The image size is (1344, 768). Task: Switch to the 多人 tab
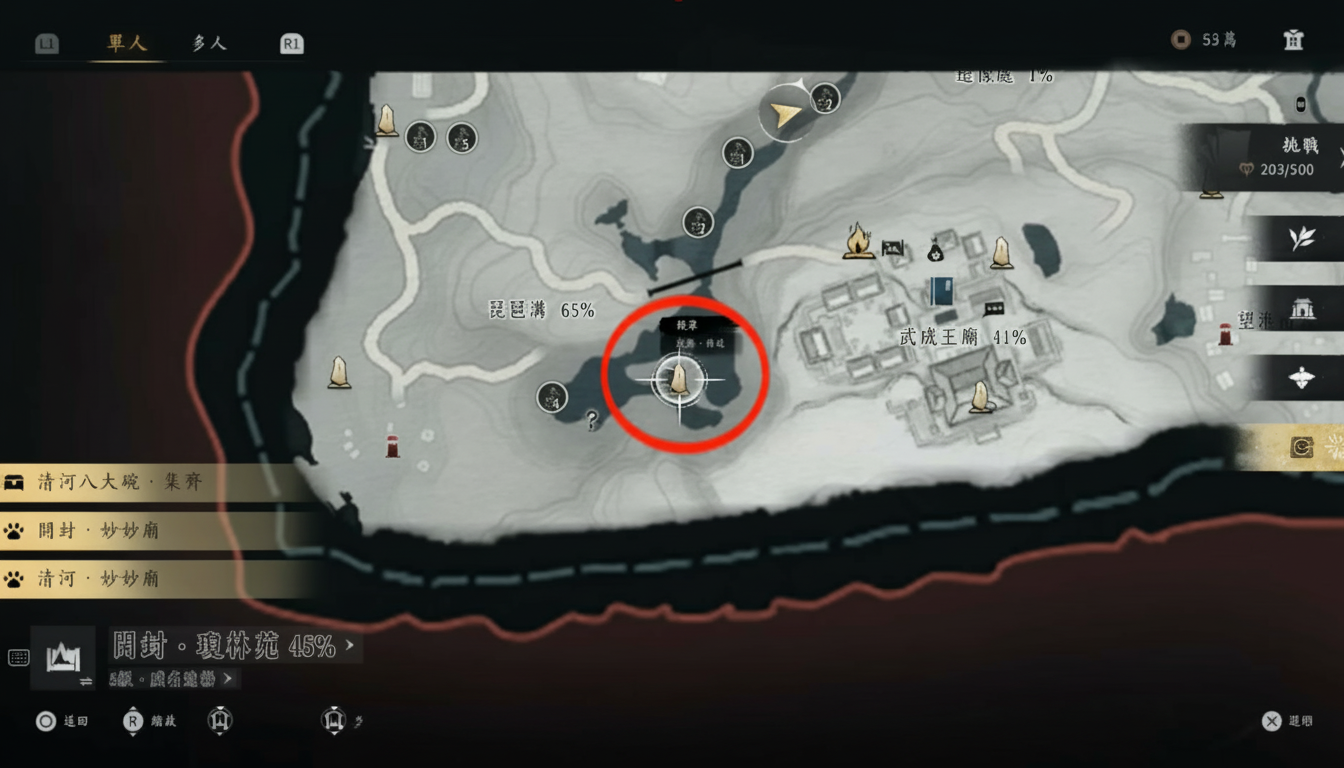(x=207, y=42)
